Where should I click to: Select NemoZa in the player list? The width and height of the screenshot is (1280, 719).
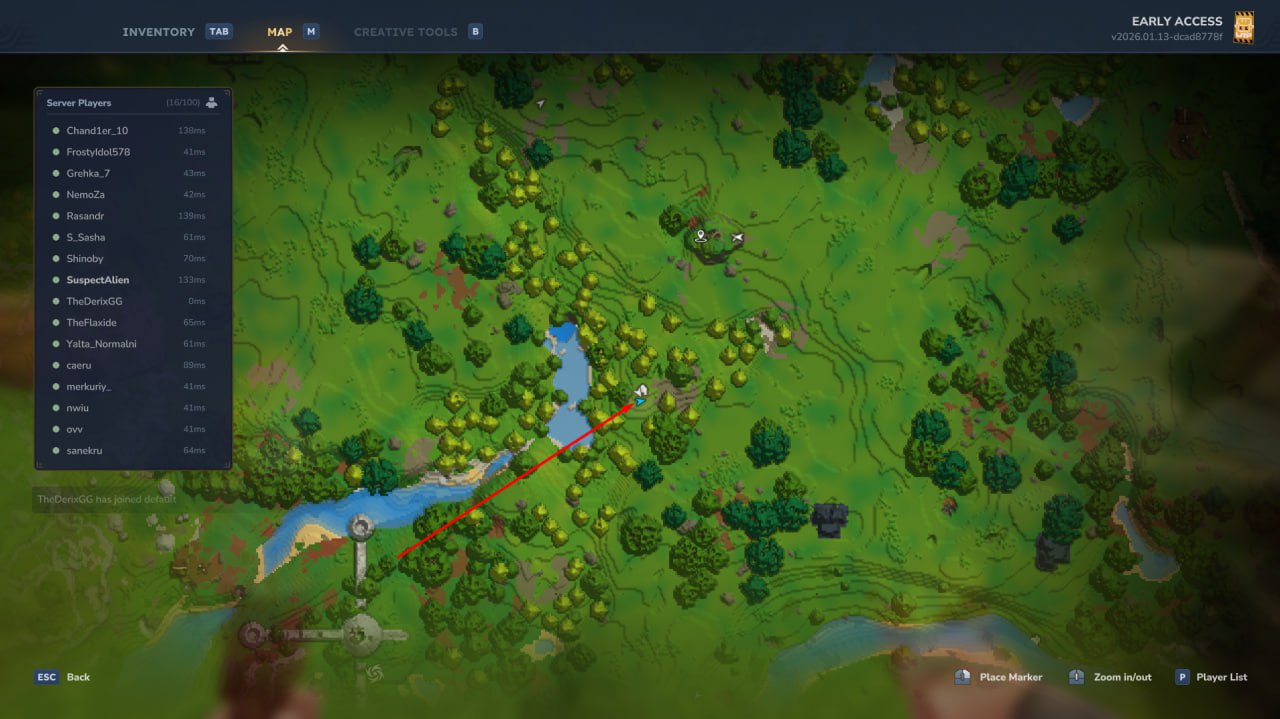point(85,195)
